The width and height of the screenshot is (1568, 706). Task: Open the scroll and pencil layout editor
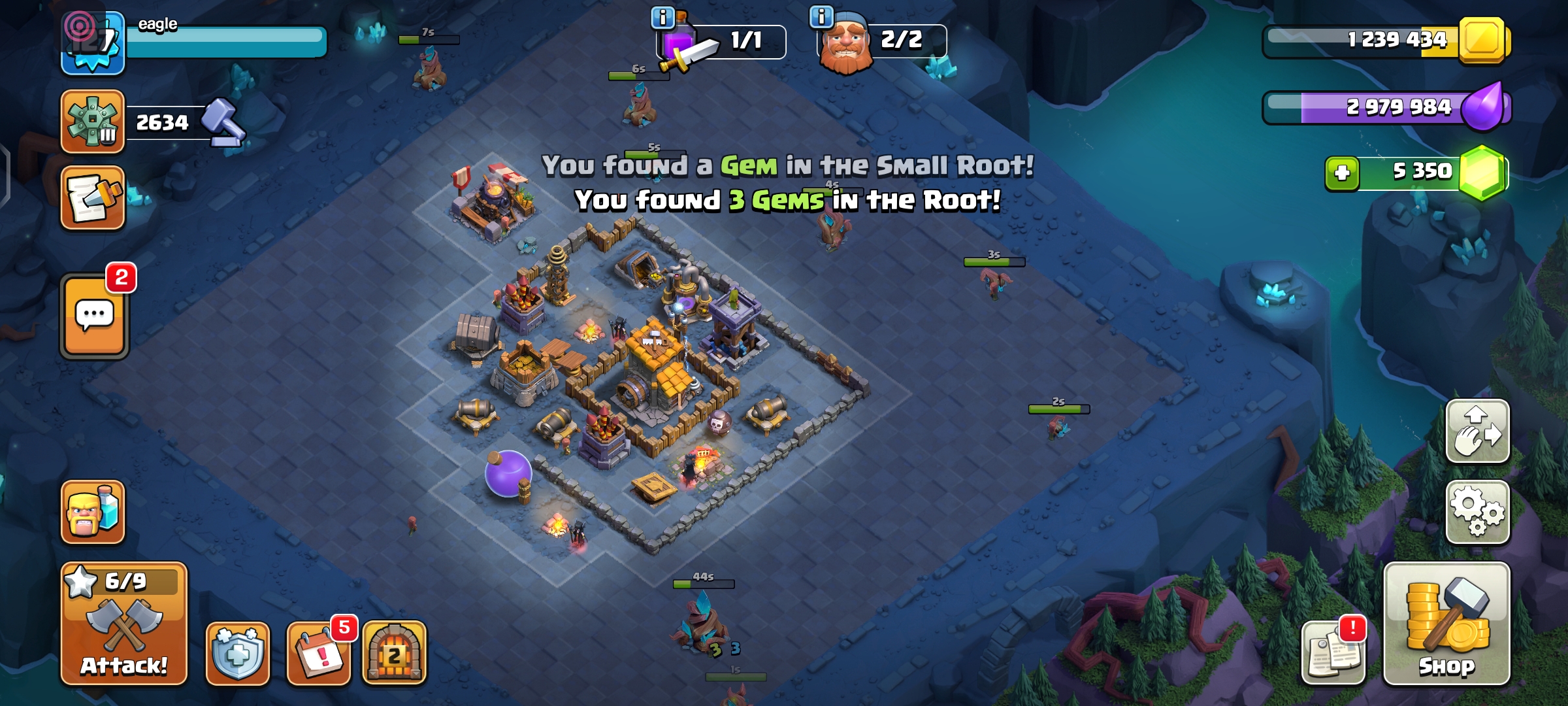[x=93, y=198]
